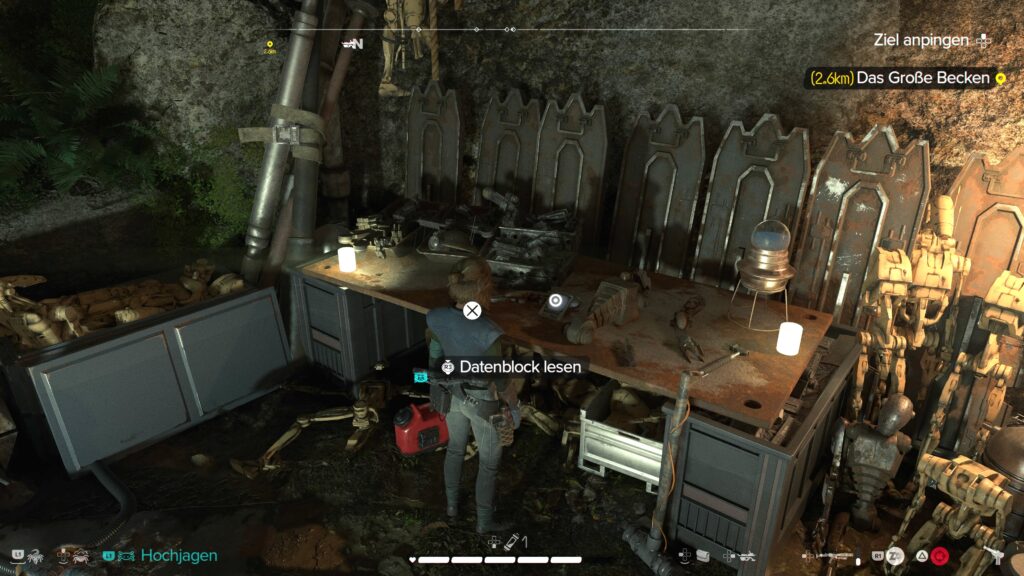This screenshot has height=576, width=1024.
Task: Click the North indicator on the compass
Action: tap(353, 44)
